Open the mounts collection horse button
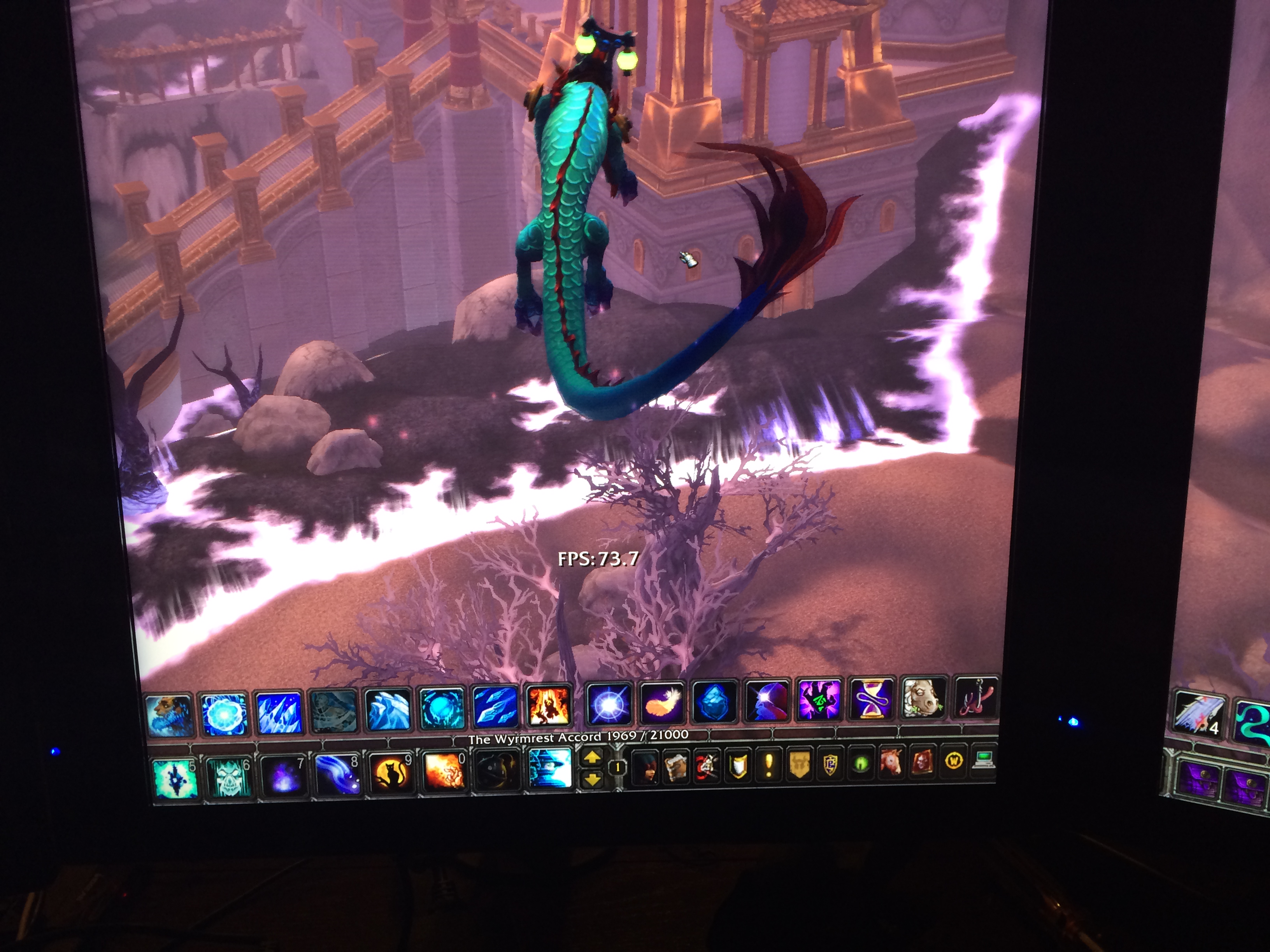Screen dimensions: 1270x952 [x=891, y=764]
